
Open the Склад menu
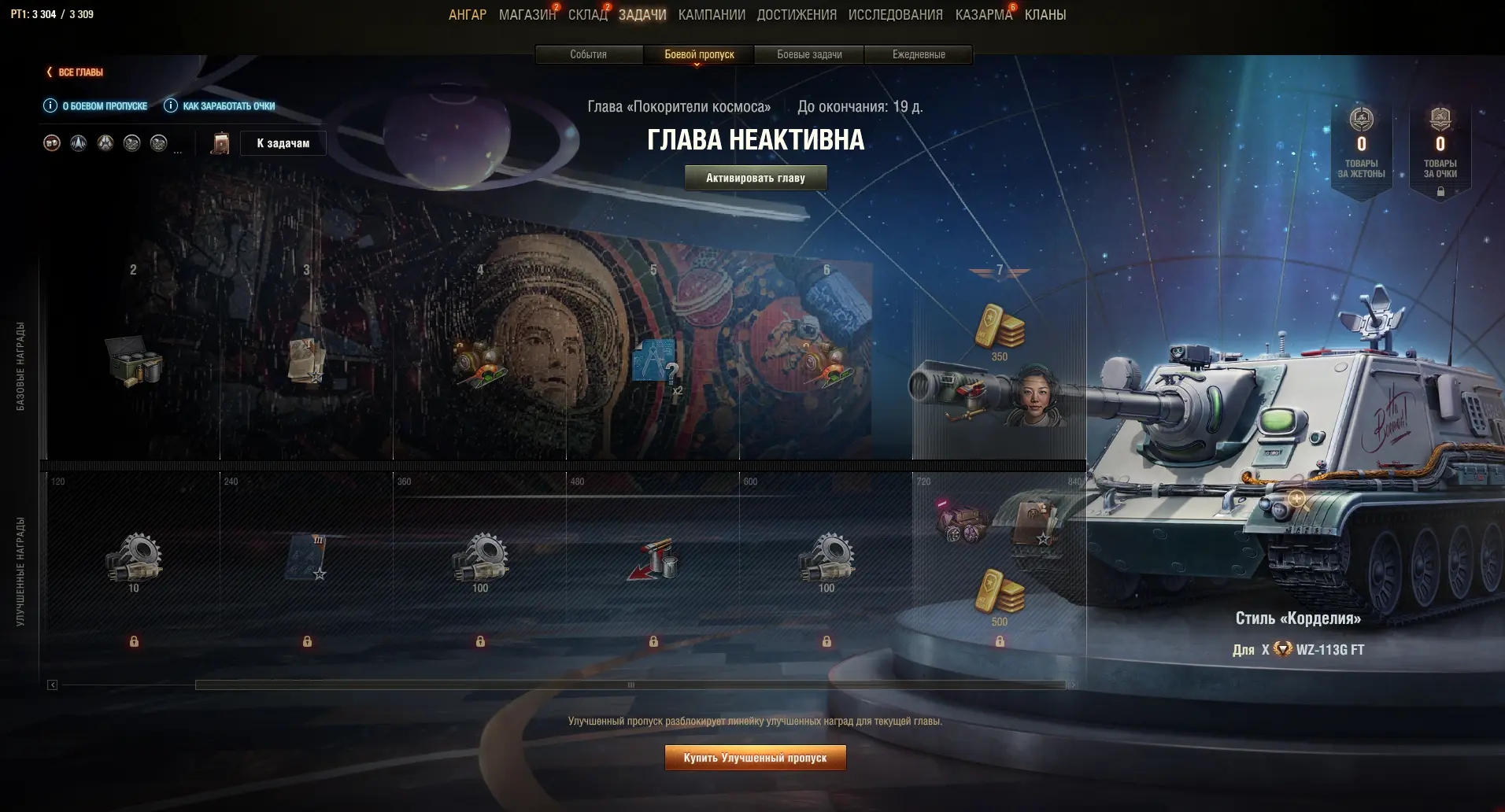coord(587,15)
